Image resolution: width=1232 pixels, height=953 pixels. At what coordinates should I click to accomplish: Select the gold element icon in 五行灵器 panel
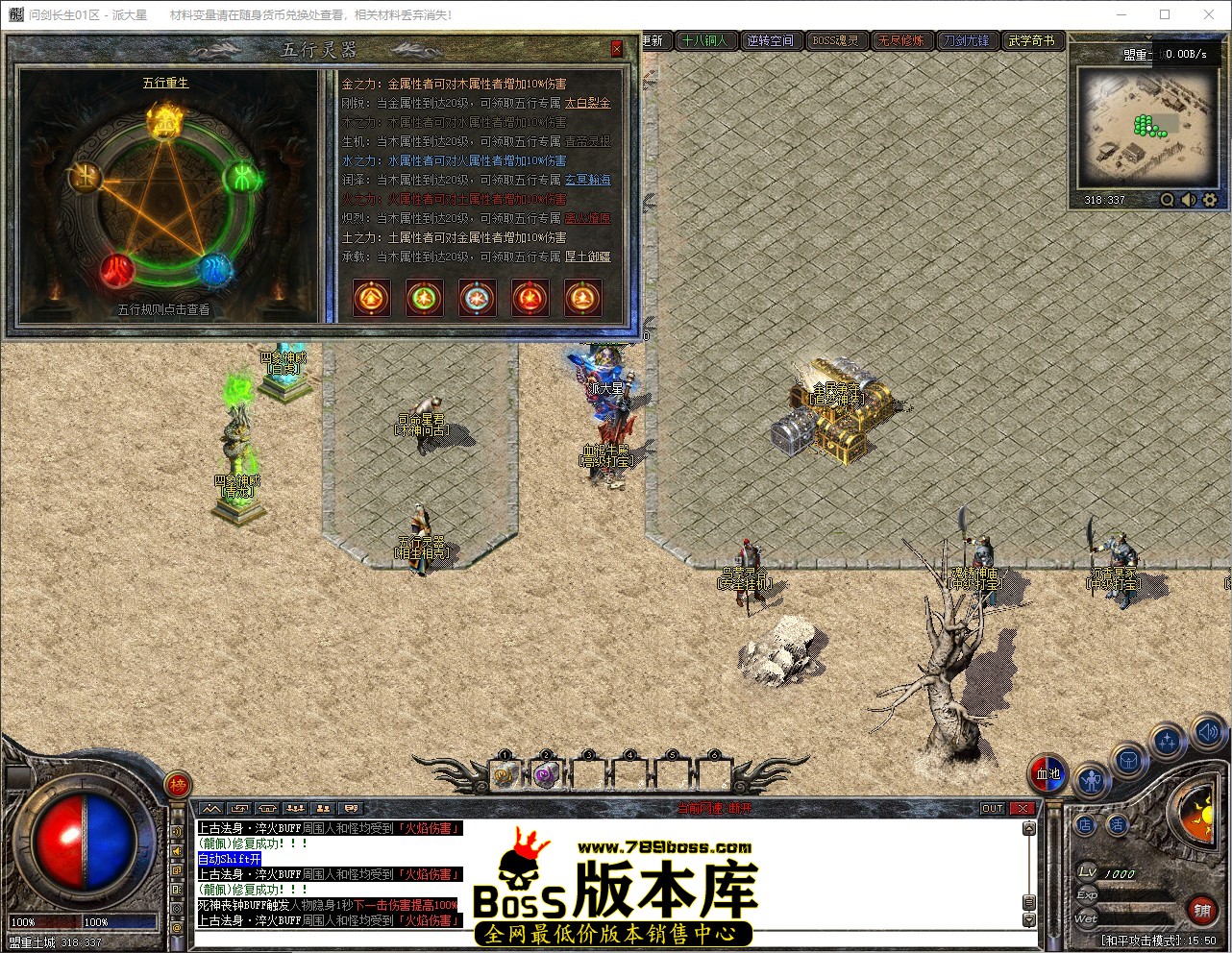(372, 298)
